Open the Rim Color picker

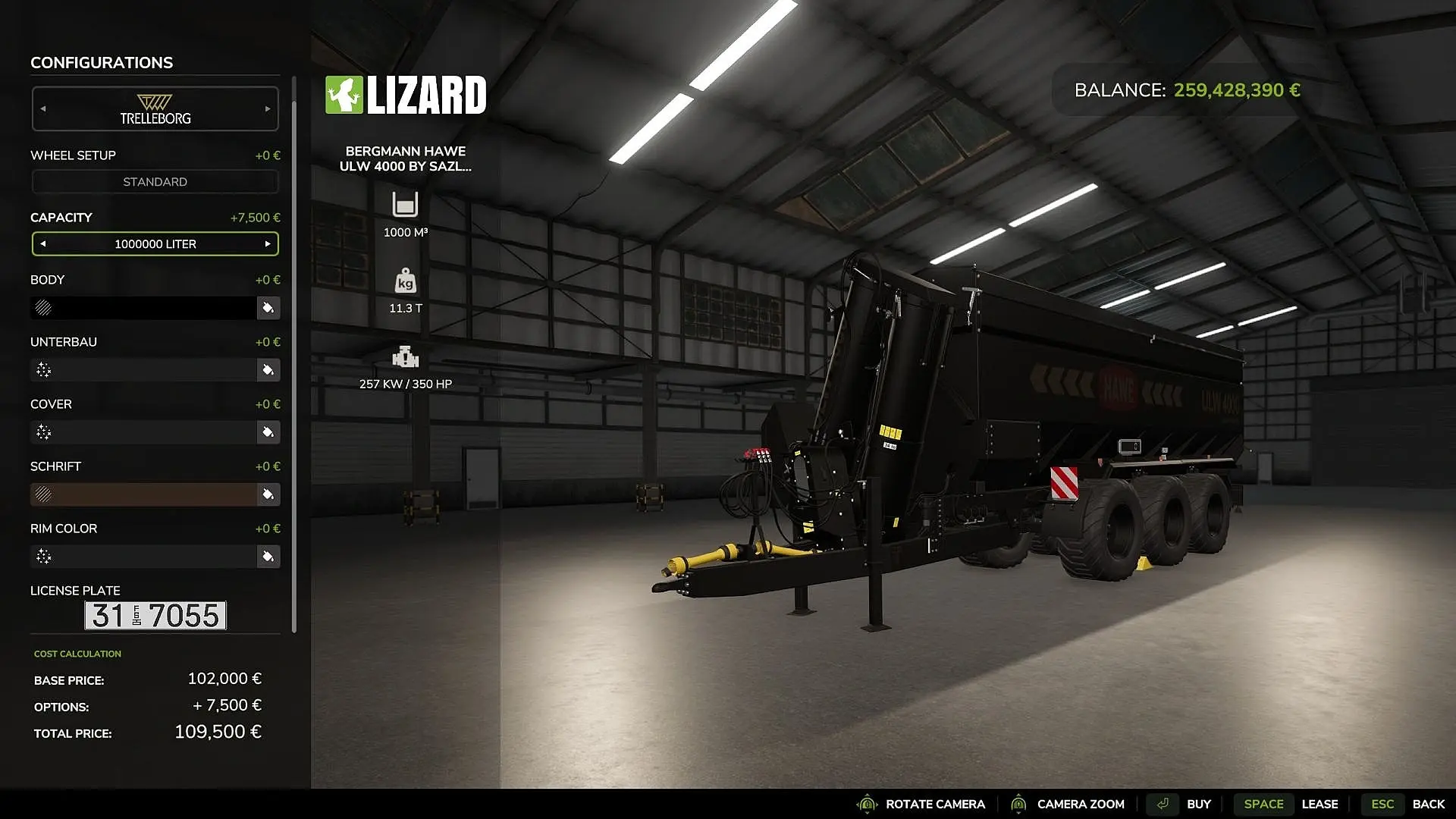tap(268, 557)
